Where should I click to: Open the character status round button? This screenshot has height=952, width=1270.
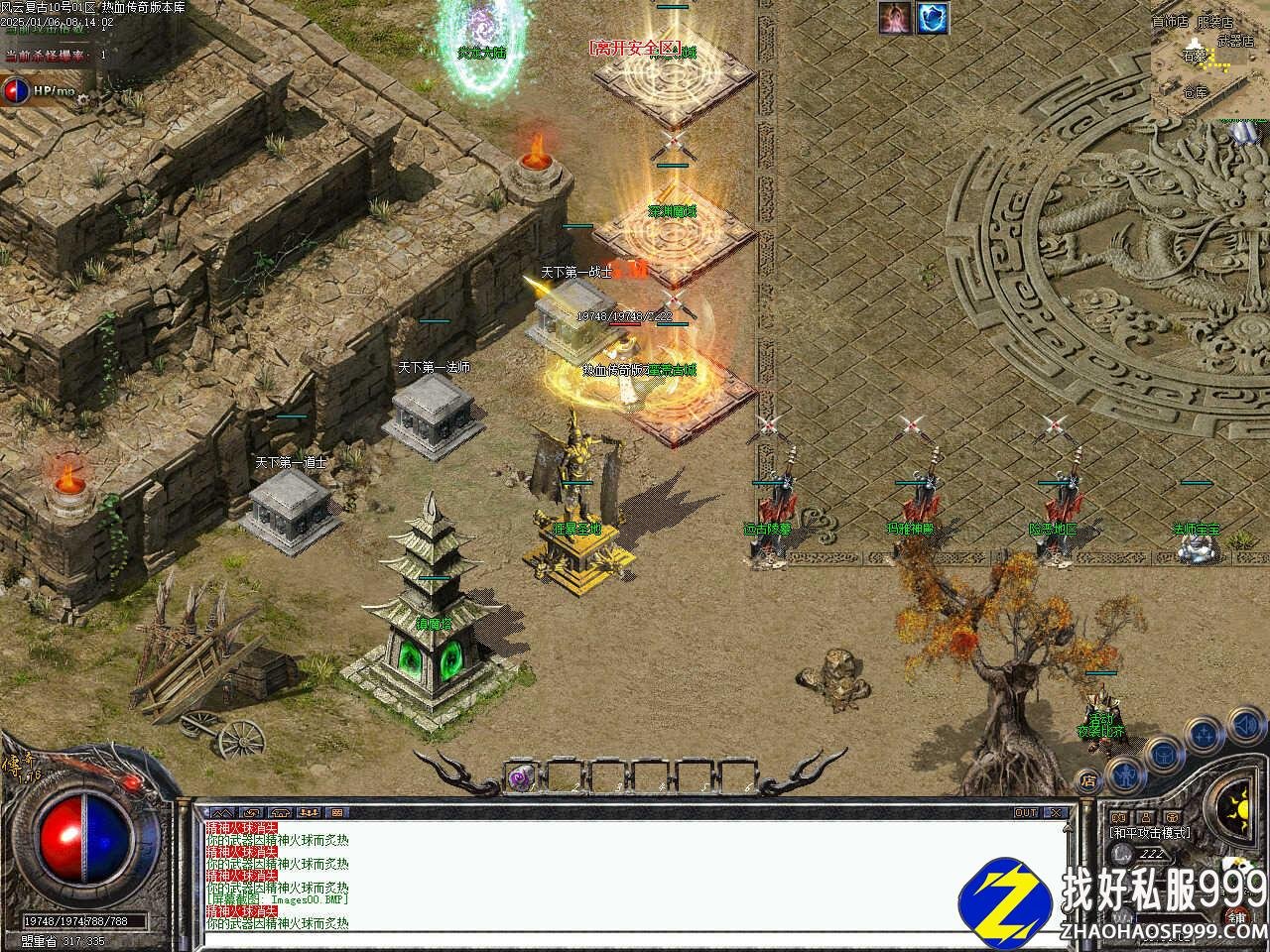point(1124,772)
